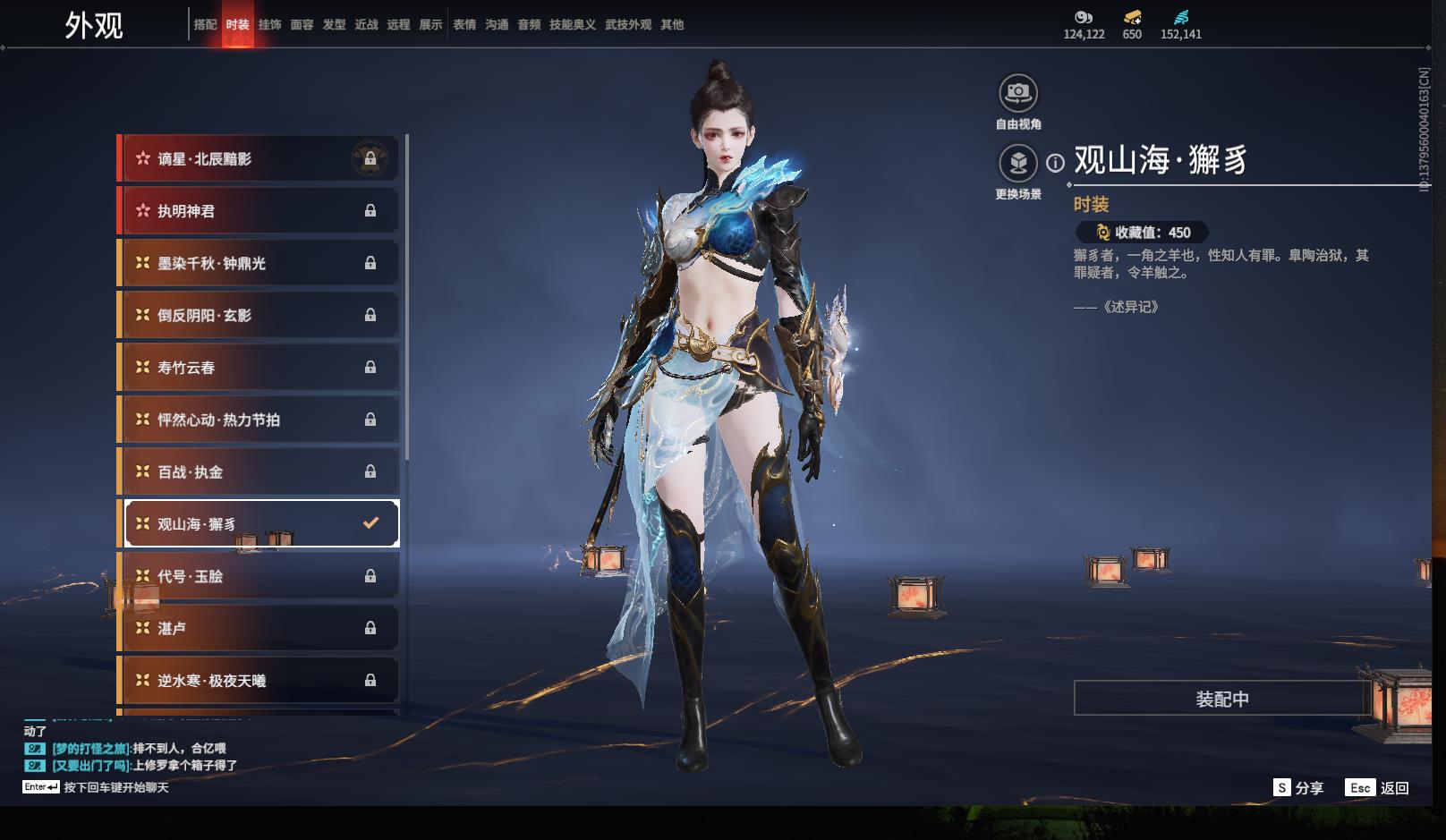1446x840 pixels.
Task: Show outfit info via the circled i icon
Action: click(x=1056, y=163)
